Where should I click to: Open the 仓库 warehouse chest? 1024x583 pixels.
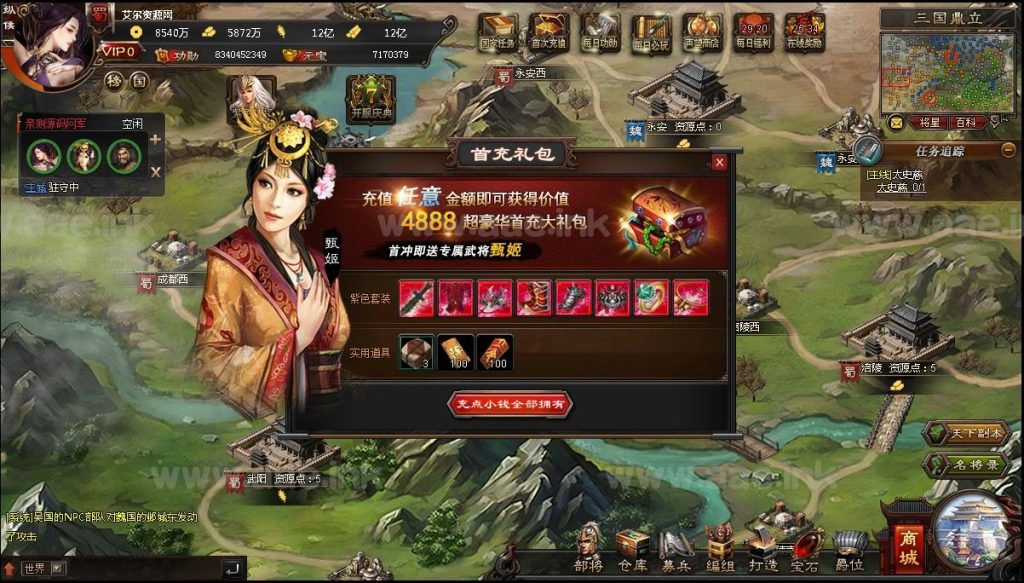[x=632, y=546]
